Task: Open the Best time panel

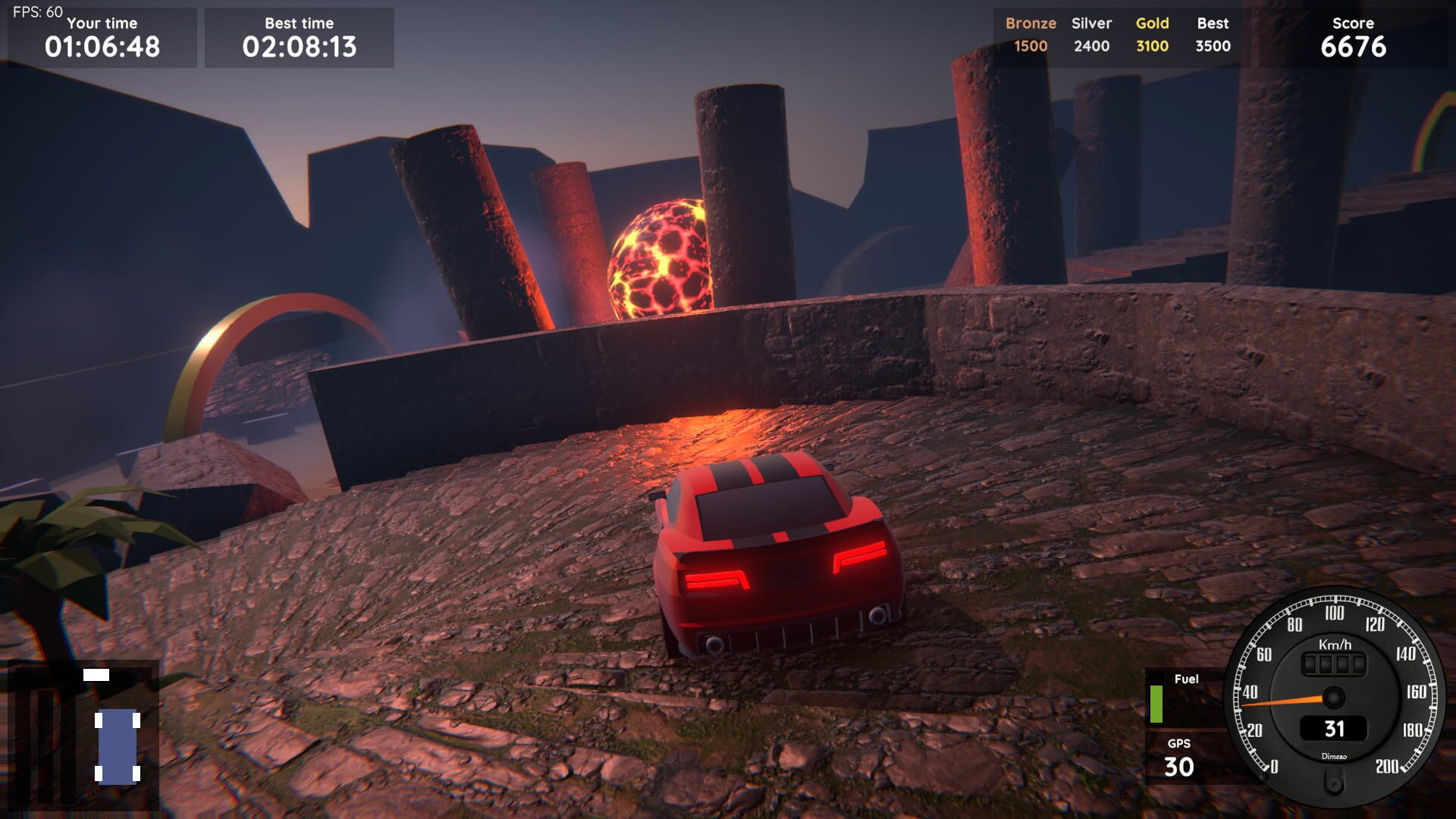Action: pos(298,38)
